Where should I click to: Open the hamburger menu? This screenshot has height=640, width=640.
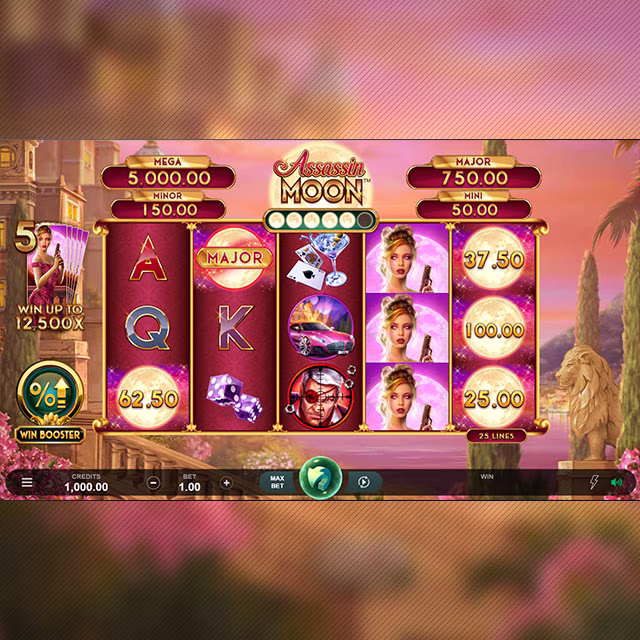coord(27,482)
